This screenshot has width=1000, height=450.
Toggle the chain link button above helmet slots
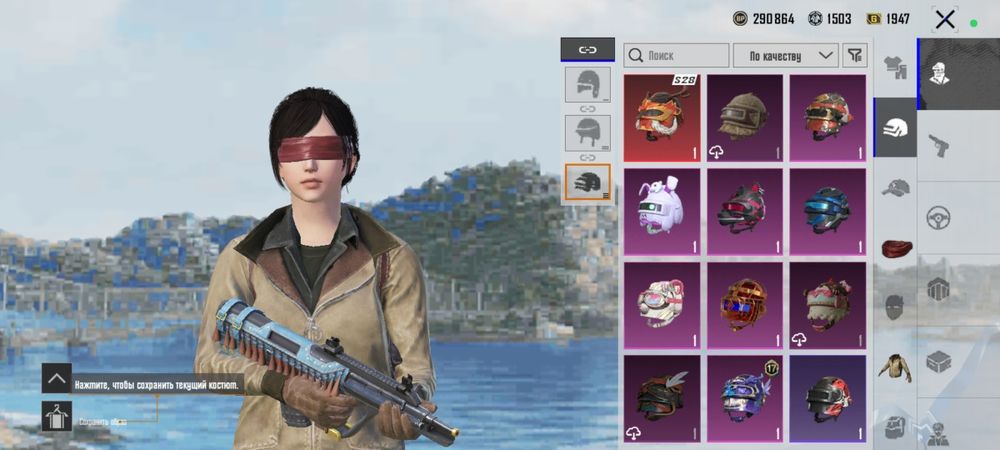tap(588, 48)
